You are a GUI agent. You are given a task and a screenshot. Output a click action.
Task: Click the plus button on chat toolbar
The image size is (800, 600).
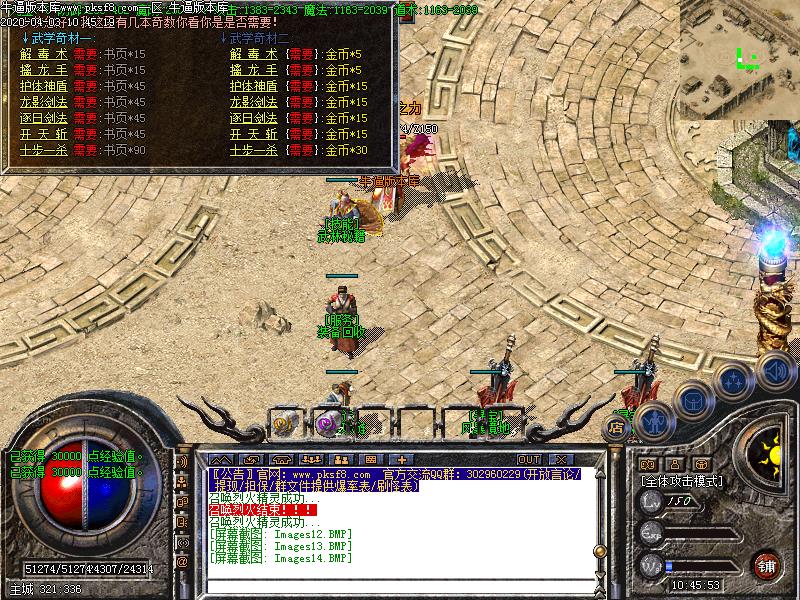(401, 460)
